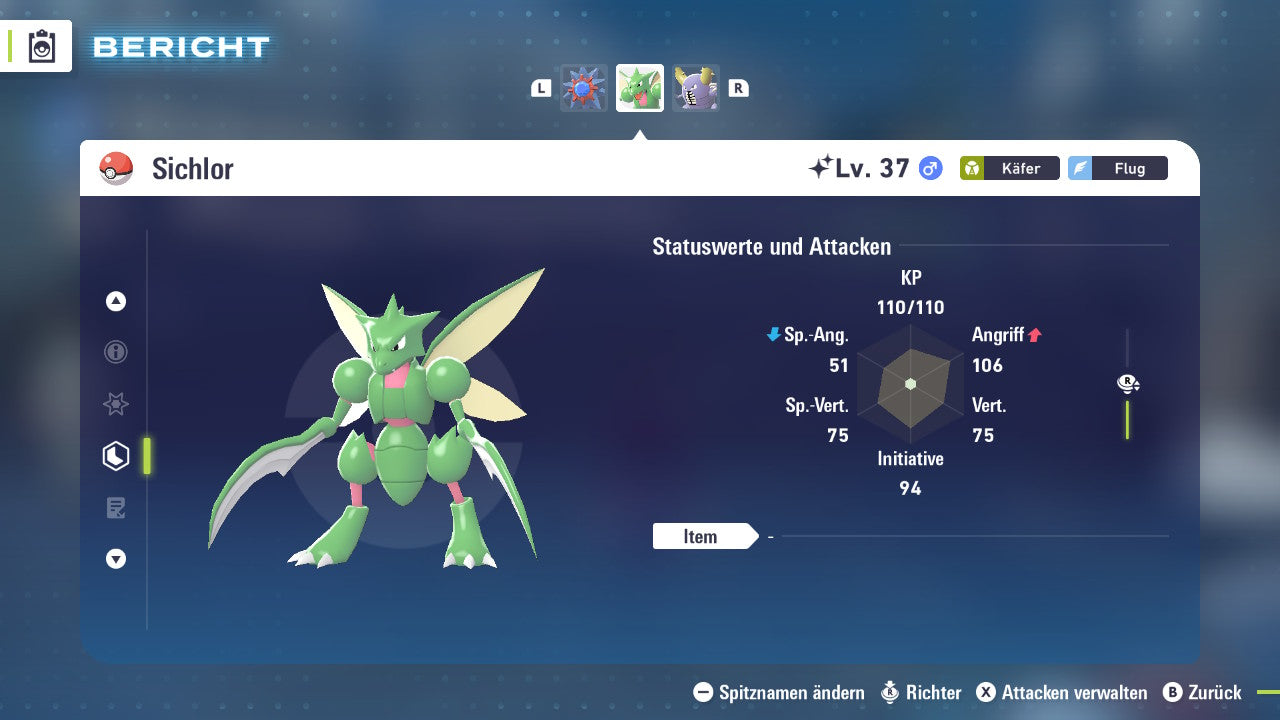Click the R-stick icon beside the level gauge

[x=1128, y=383]
